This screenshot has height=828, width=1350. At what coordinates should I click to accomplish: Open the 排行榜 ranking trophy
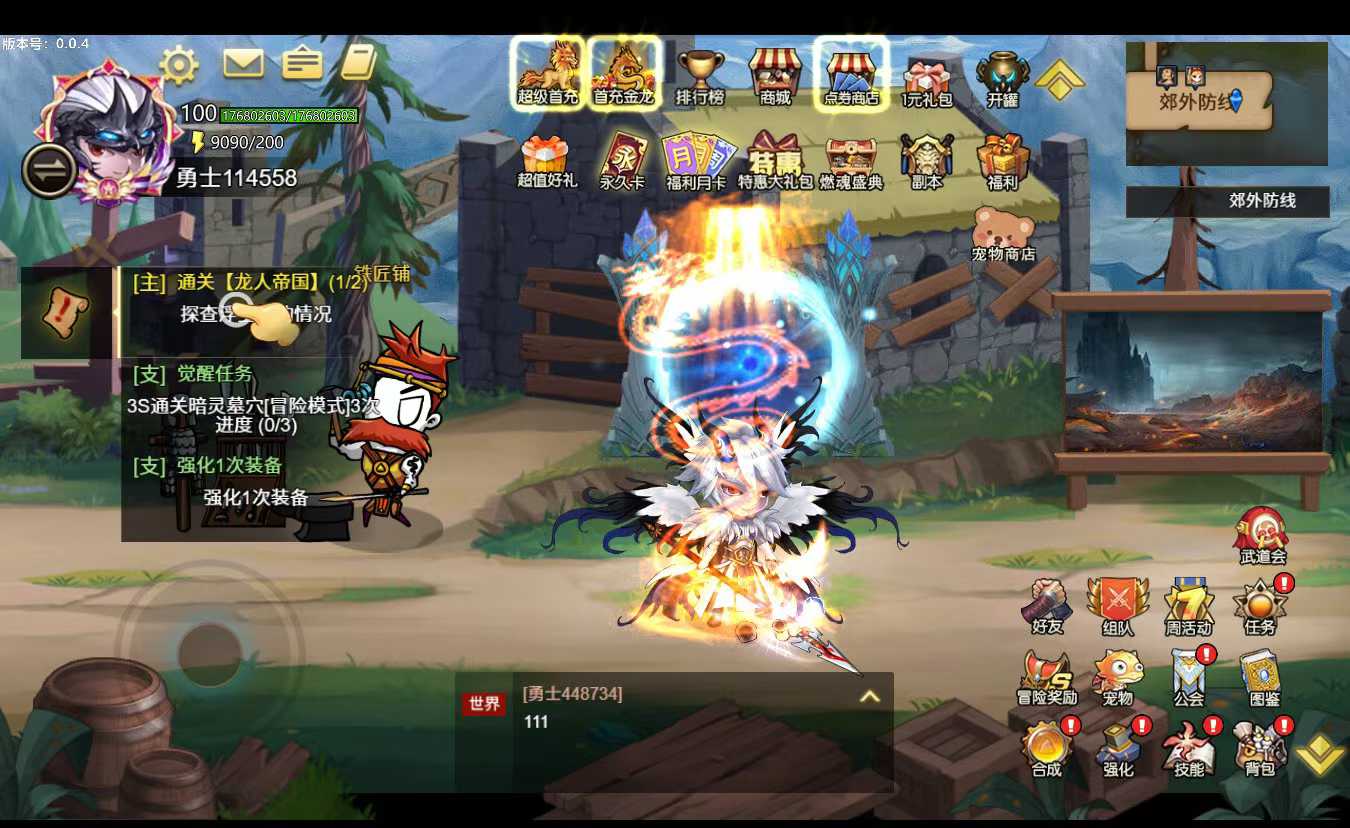tap(700, 75)
